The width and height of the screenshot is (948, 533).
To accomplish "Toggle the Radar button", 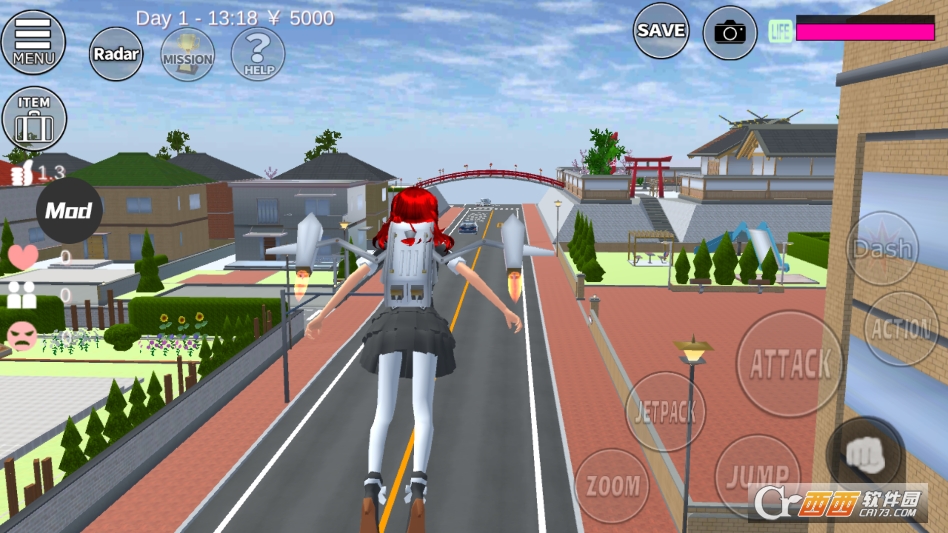I will (116, 53).
